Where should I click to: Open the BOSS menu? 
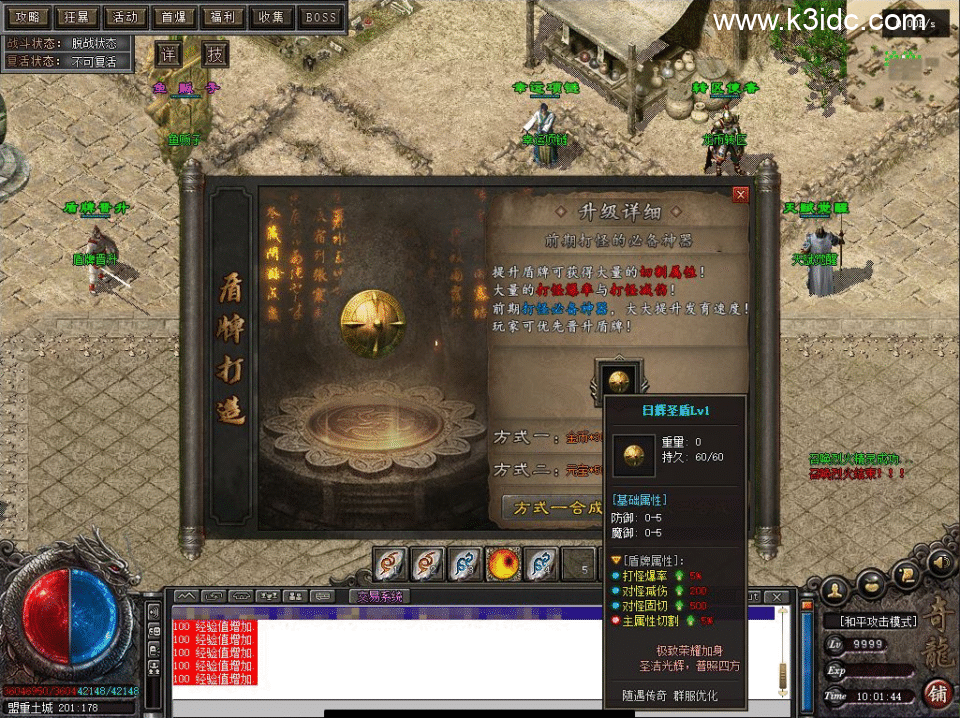(x=321, y=17)
